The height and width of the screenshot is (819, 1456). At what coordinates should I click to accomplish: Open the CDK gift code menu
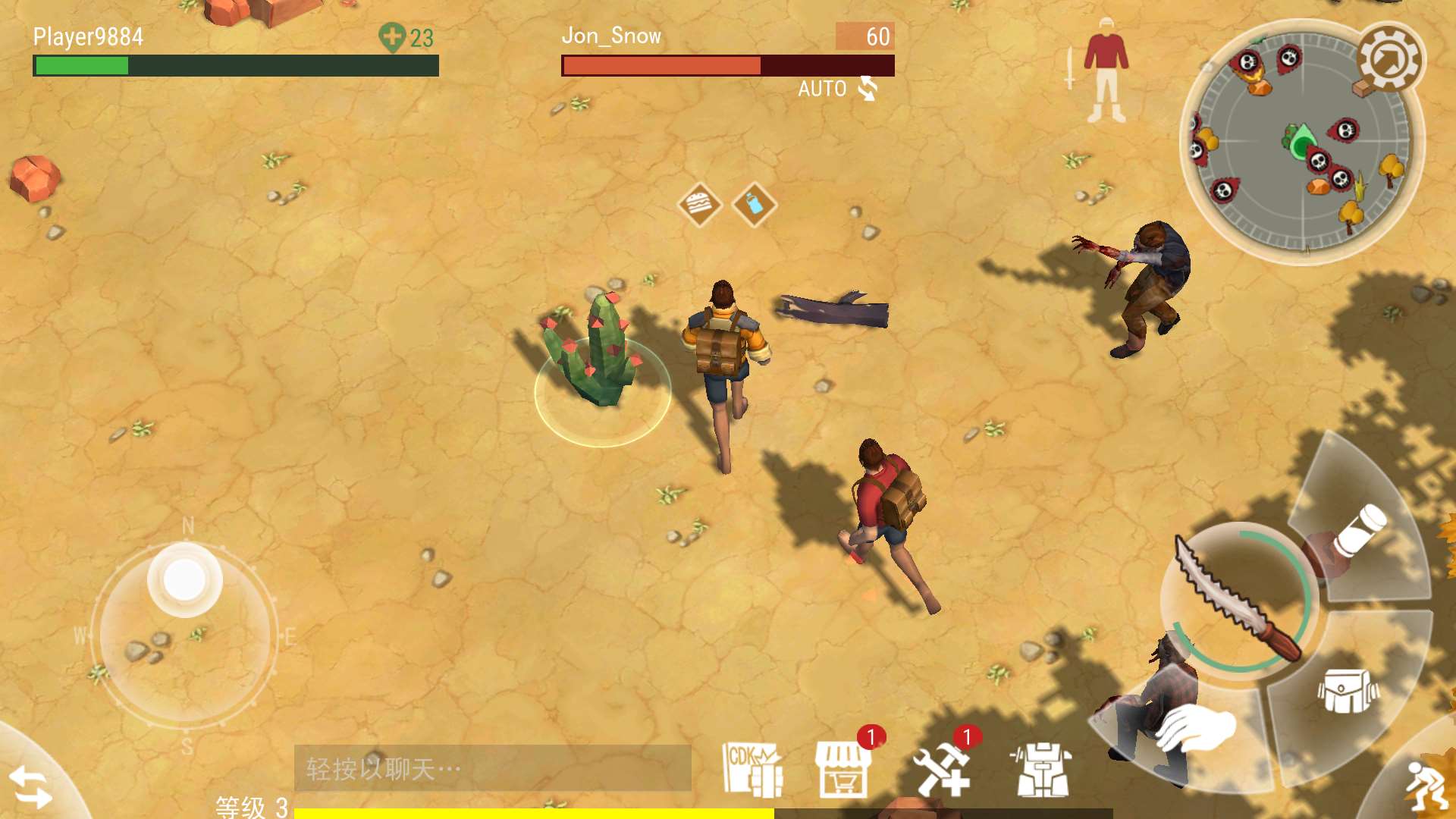pos(752,769)
